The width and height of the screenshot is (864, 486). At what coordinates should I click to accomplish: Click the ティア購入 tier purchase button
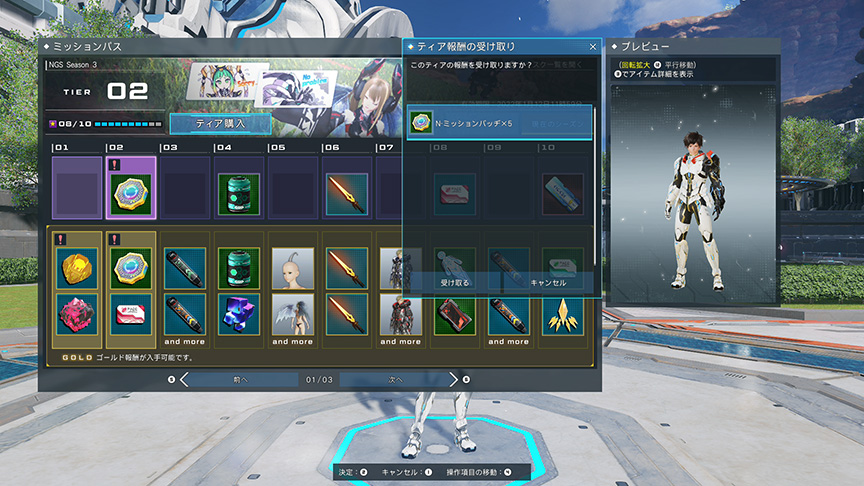(x=220, y=123)
